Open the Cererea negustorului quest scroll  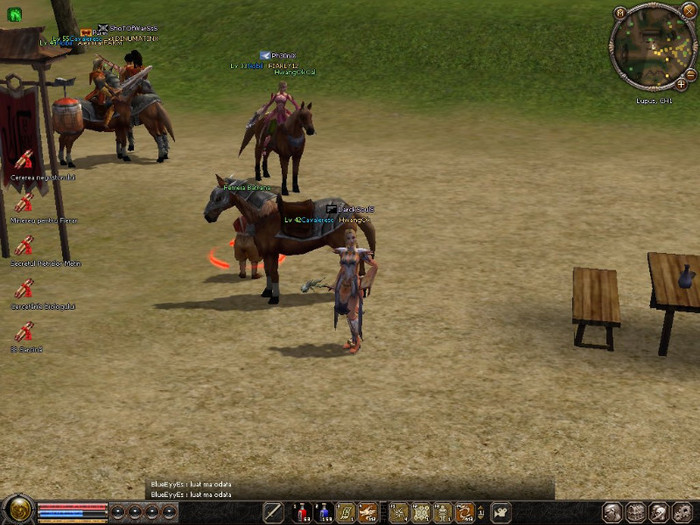(x=23, y=159)
